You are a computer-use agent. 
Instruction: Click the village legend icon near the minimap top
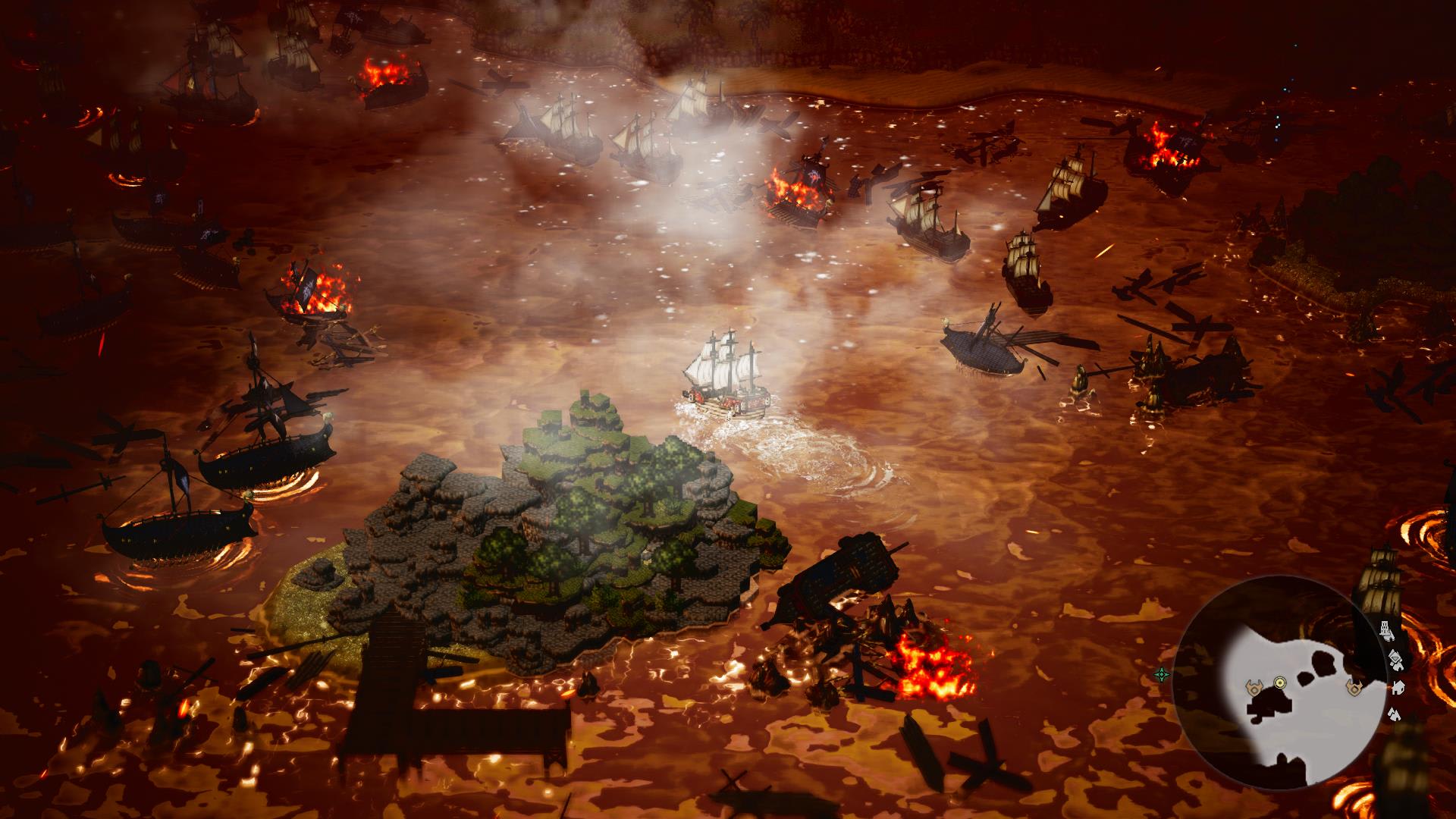(1395, 661)
